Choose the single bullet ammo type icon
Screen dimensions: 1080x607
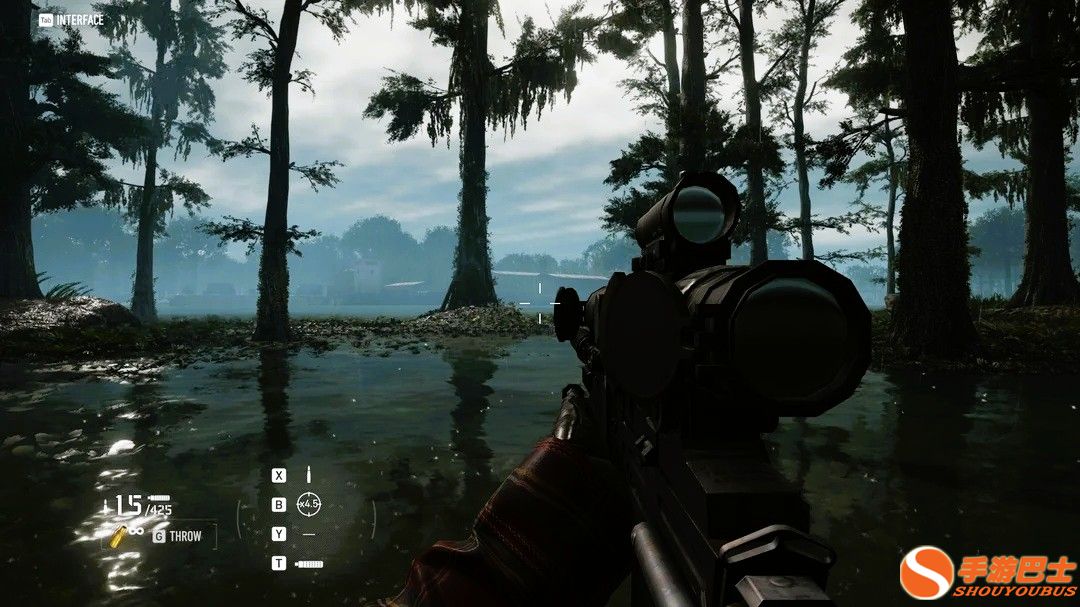pyautogui.click(x=308, y=474)
